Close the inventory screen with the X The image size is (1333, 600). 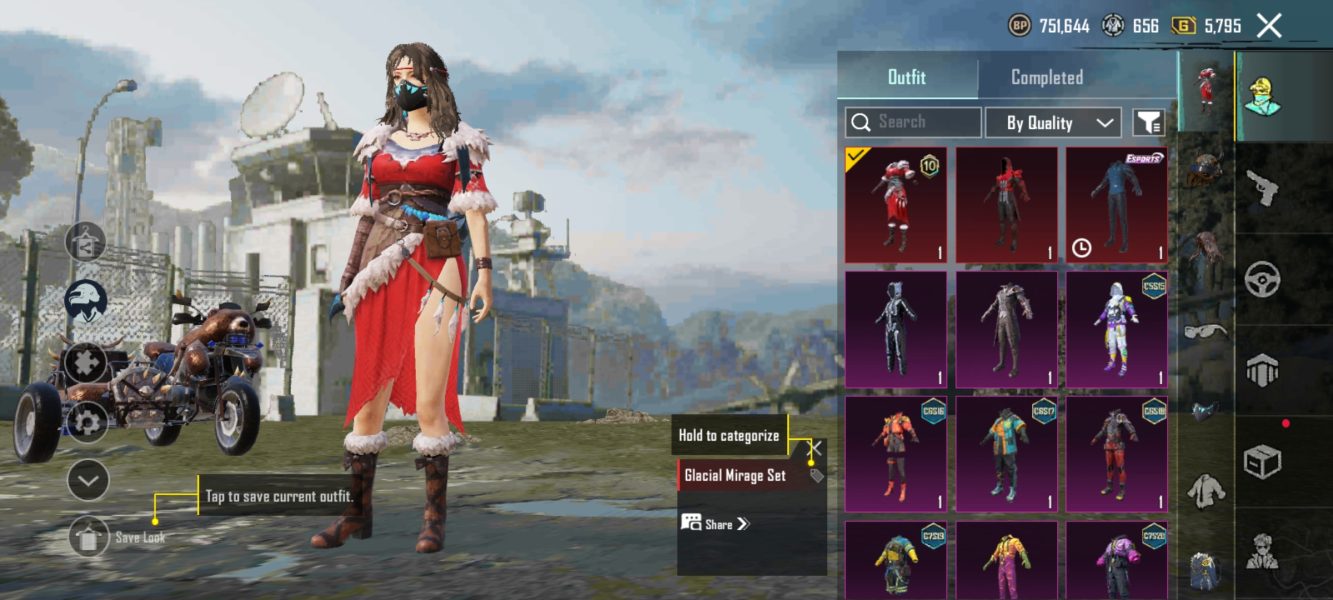1268,26
